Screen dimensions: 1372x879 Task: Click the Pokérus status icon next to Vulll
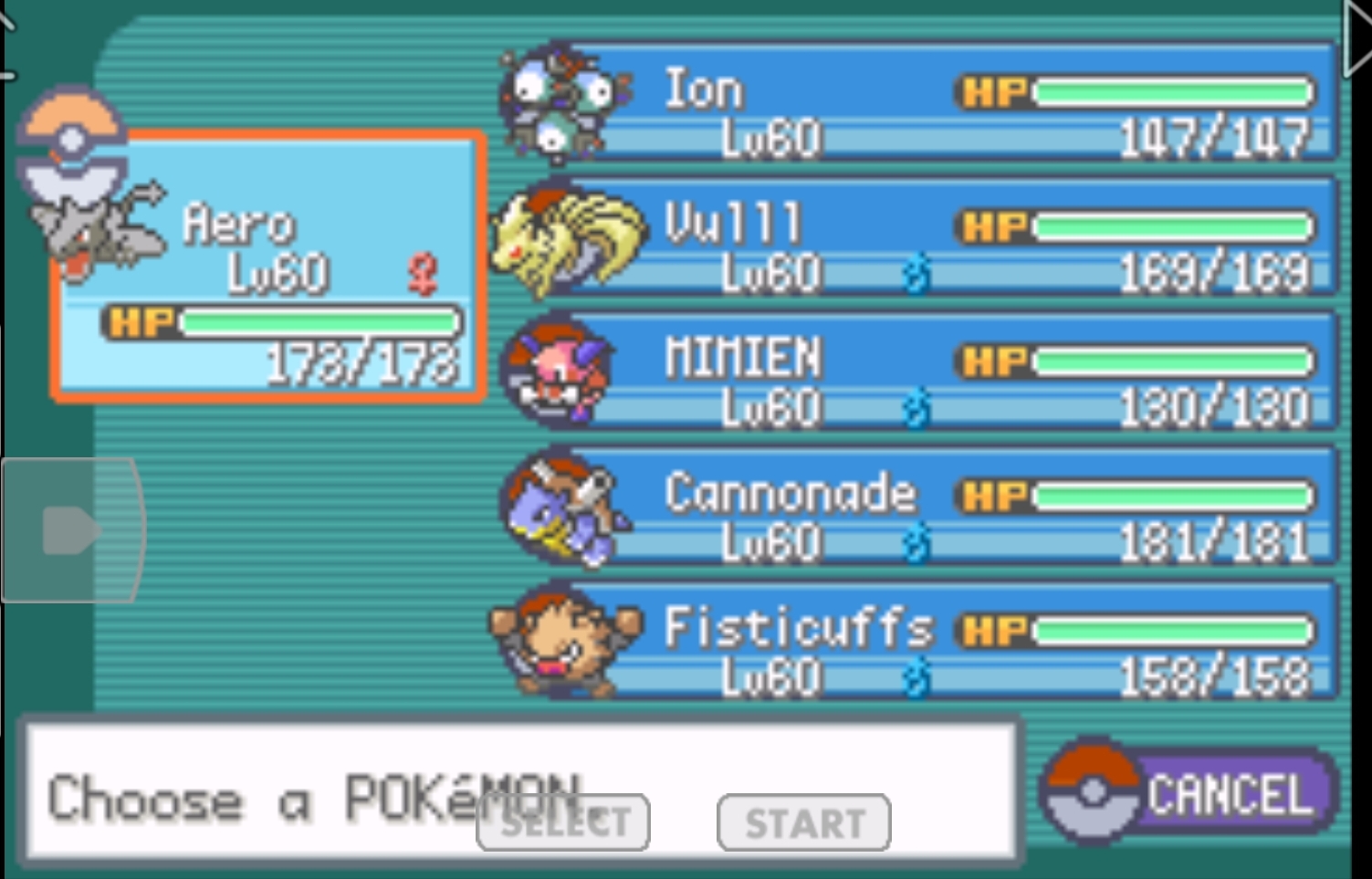pos(916,273)
